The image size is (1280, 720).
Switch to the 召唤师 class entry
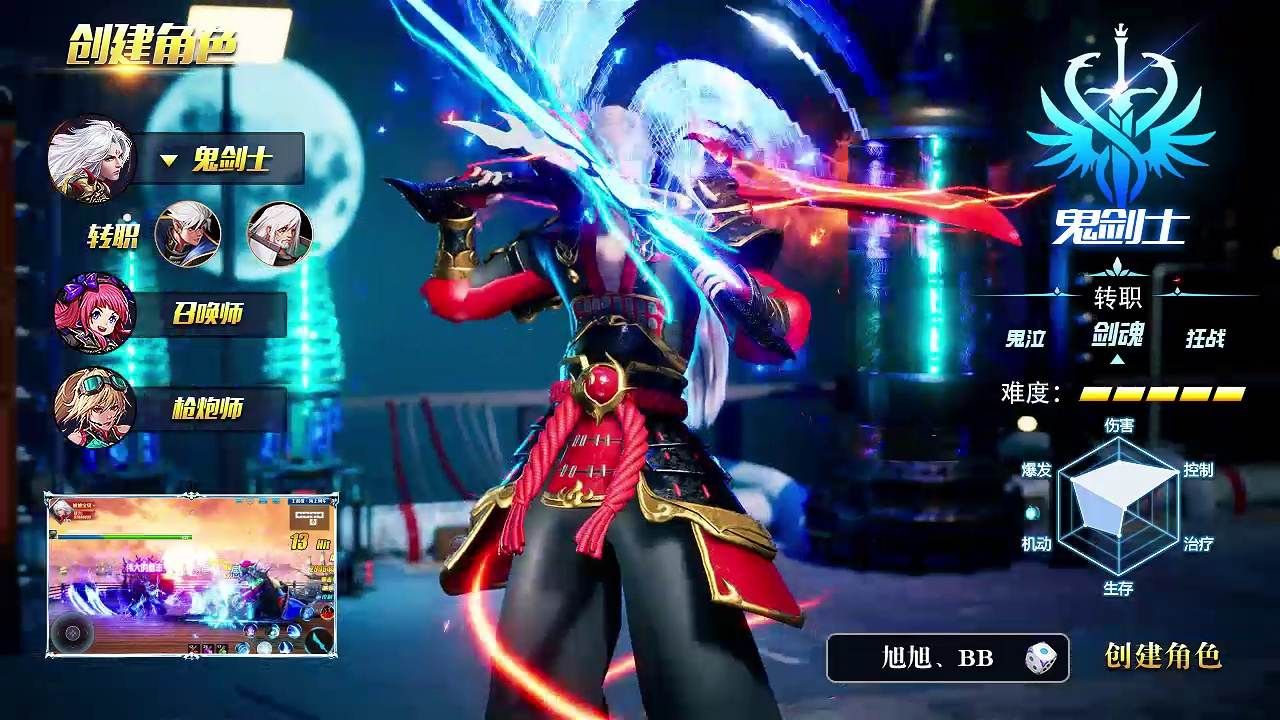(208, 310)
